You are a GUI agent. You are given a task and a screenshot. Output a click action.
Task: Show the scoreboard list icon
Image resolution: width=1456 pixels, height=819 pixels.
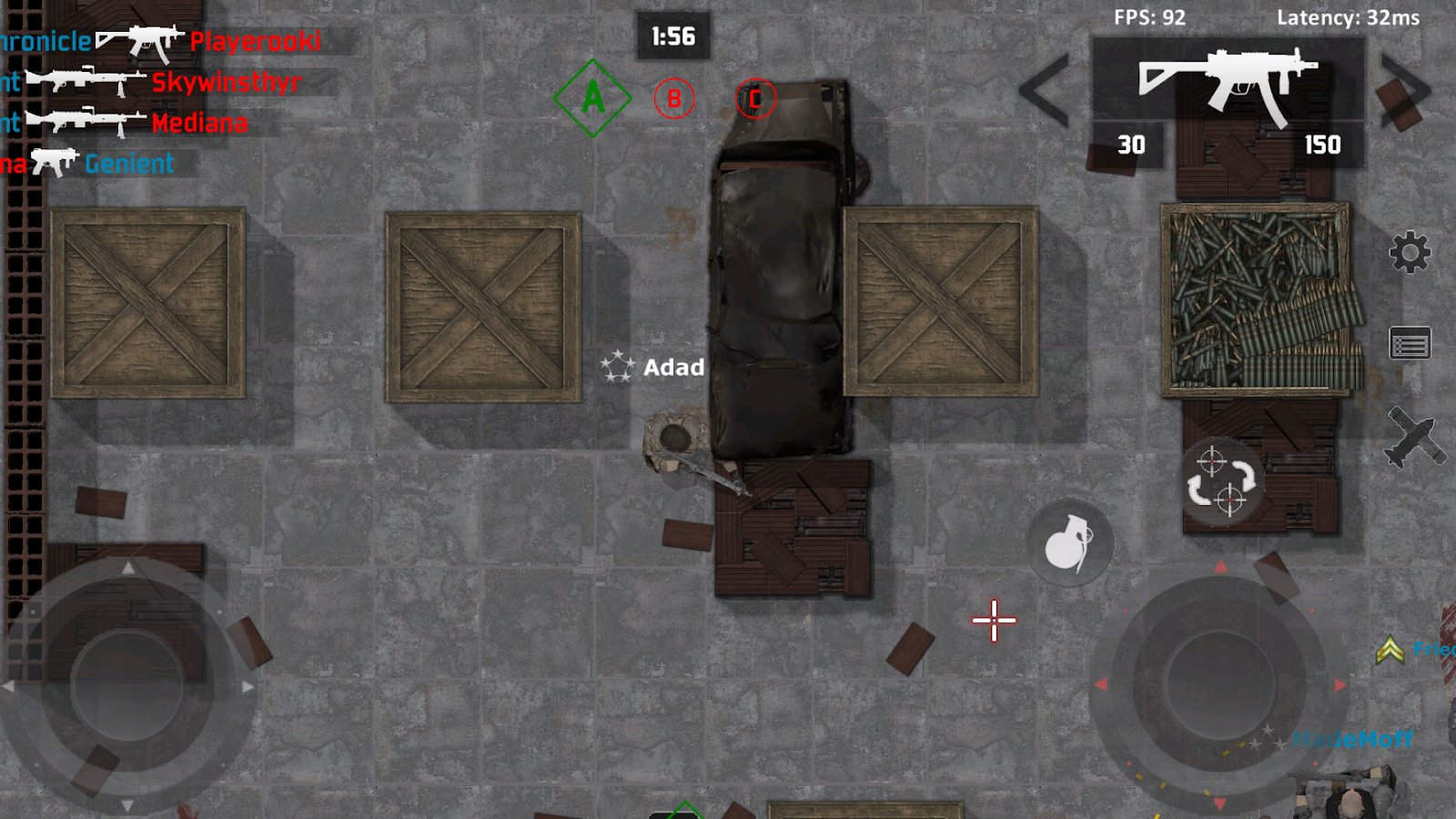pos(1410,345)
